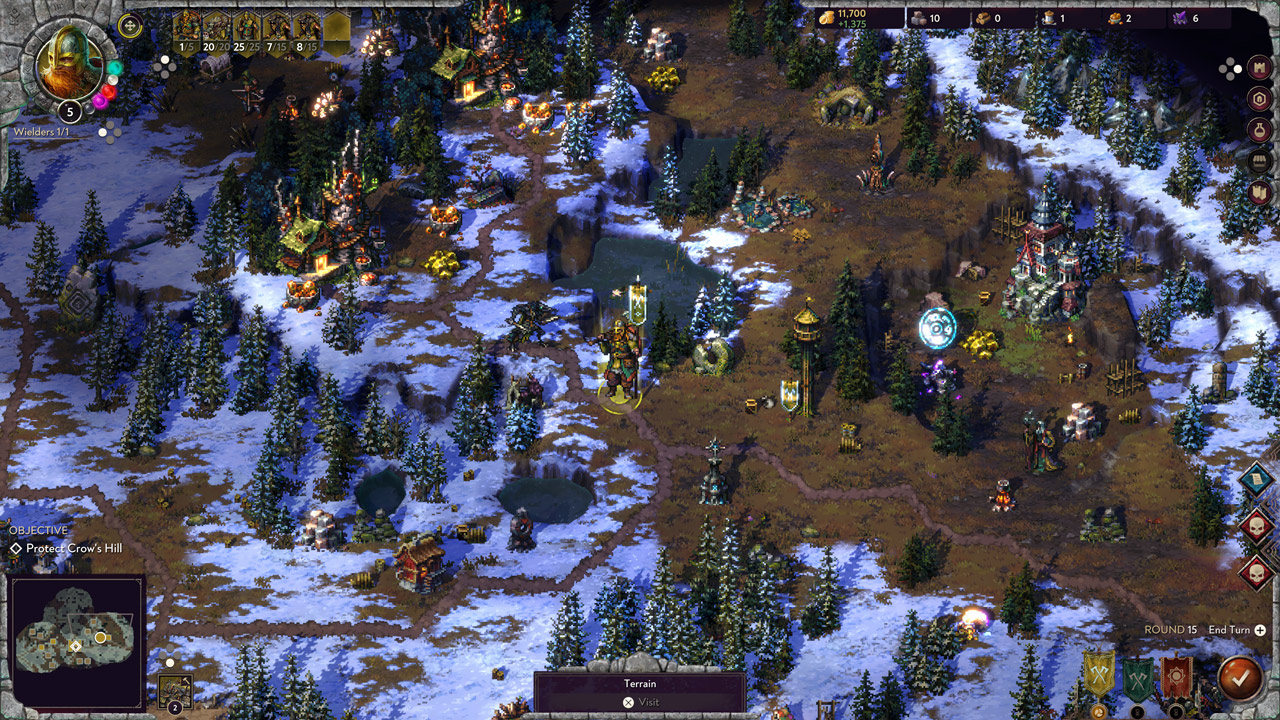Open the hexagonal emblem panel on right sidebar
The height and width of the screenshot is (720, 1280).
1258,98
